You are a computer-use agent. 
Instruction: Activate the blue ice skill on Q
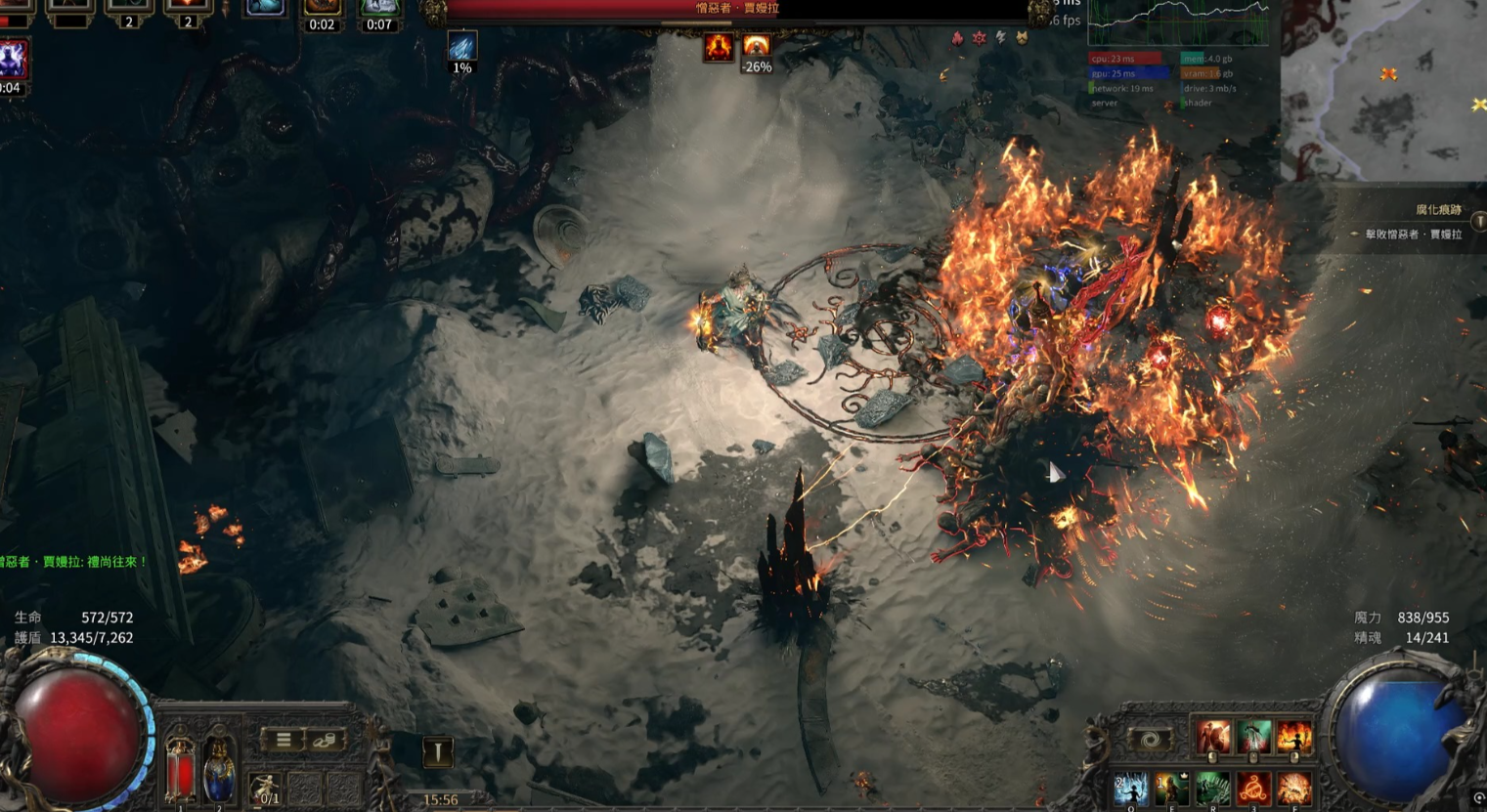[x=1131, y=789]
